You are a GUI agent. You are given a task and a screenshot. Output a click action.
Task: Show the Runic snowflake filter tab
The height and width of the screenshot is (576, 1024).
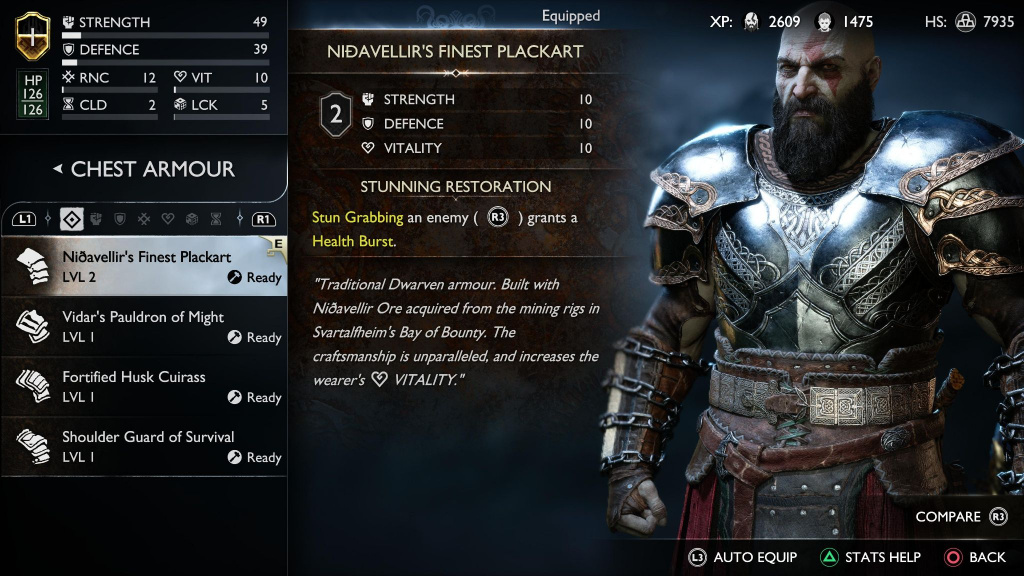pos(144,219)
